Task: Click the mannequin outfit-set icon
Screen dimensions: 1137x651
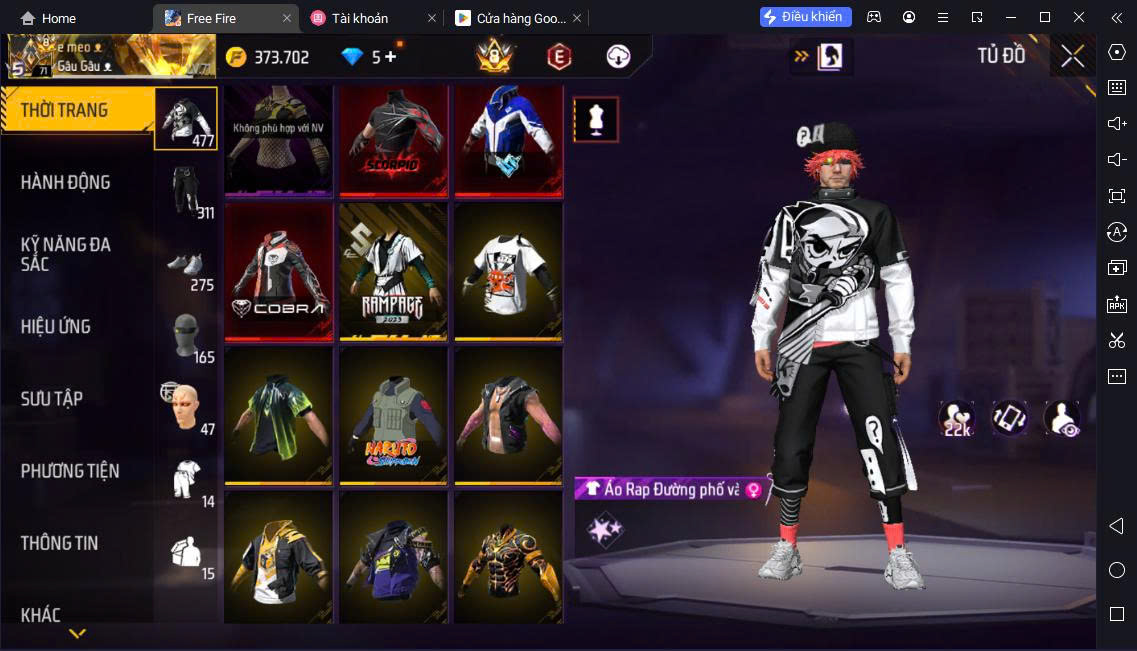Action: 595,120
